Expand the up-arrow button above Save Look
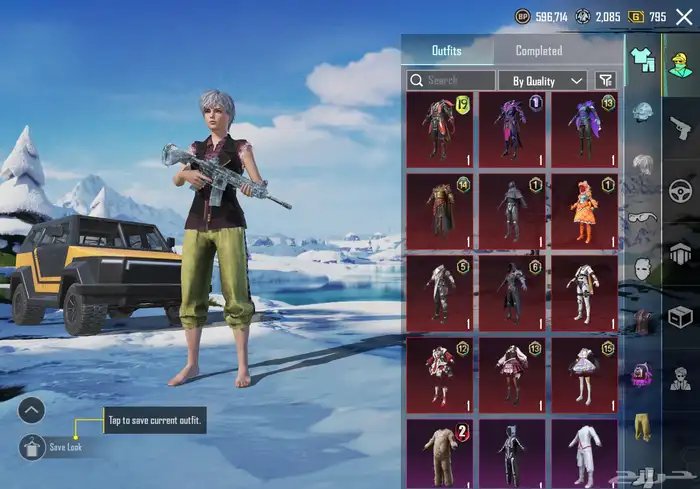This screenshot has height=489, width=700. 32,409
